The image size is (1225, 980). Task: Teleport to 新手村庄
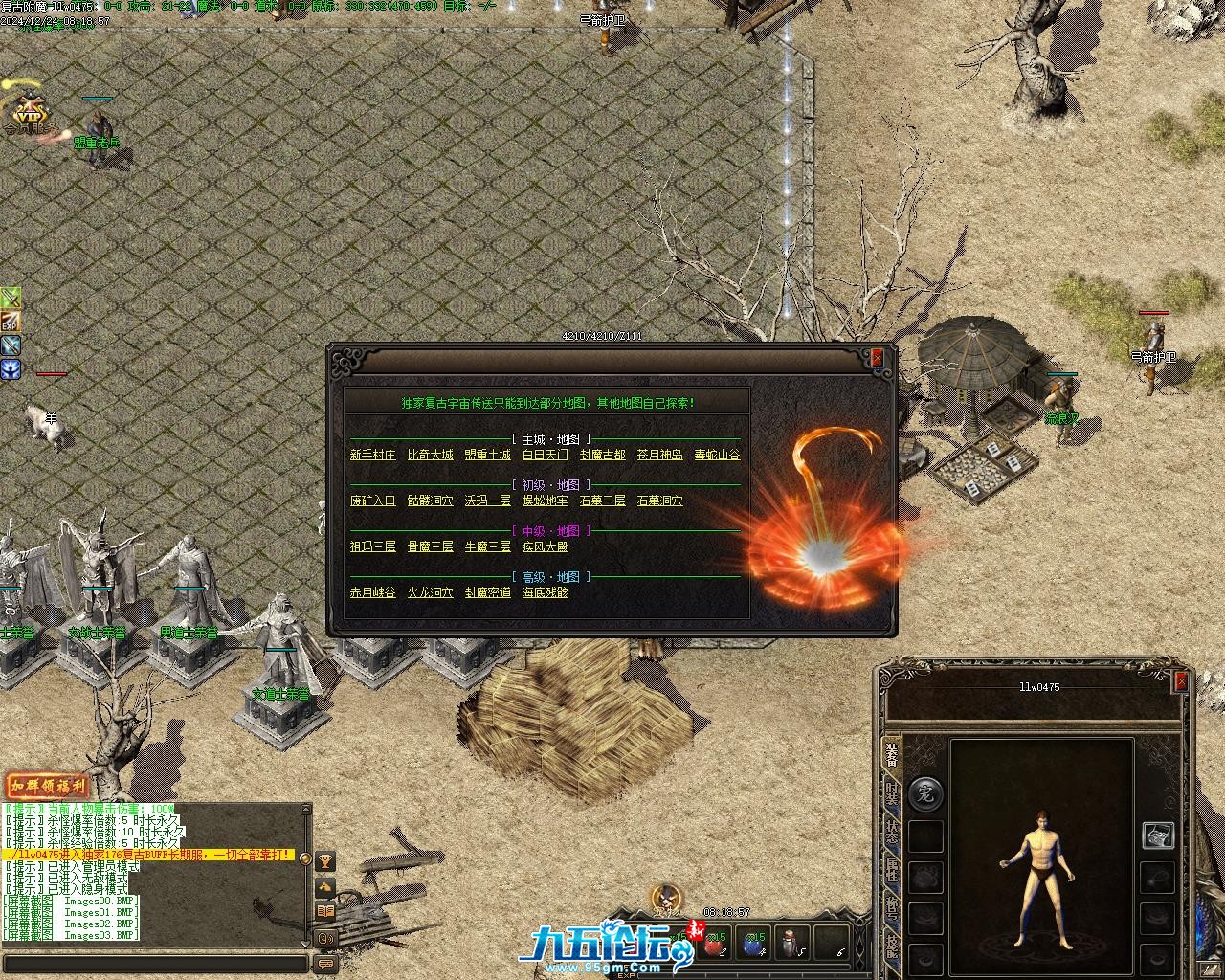(x=372, y=455)
